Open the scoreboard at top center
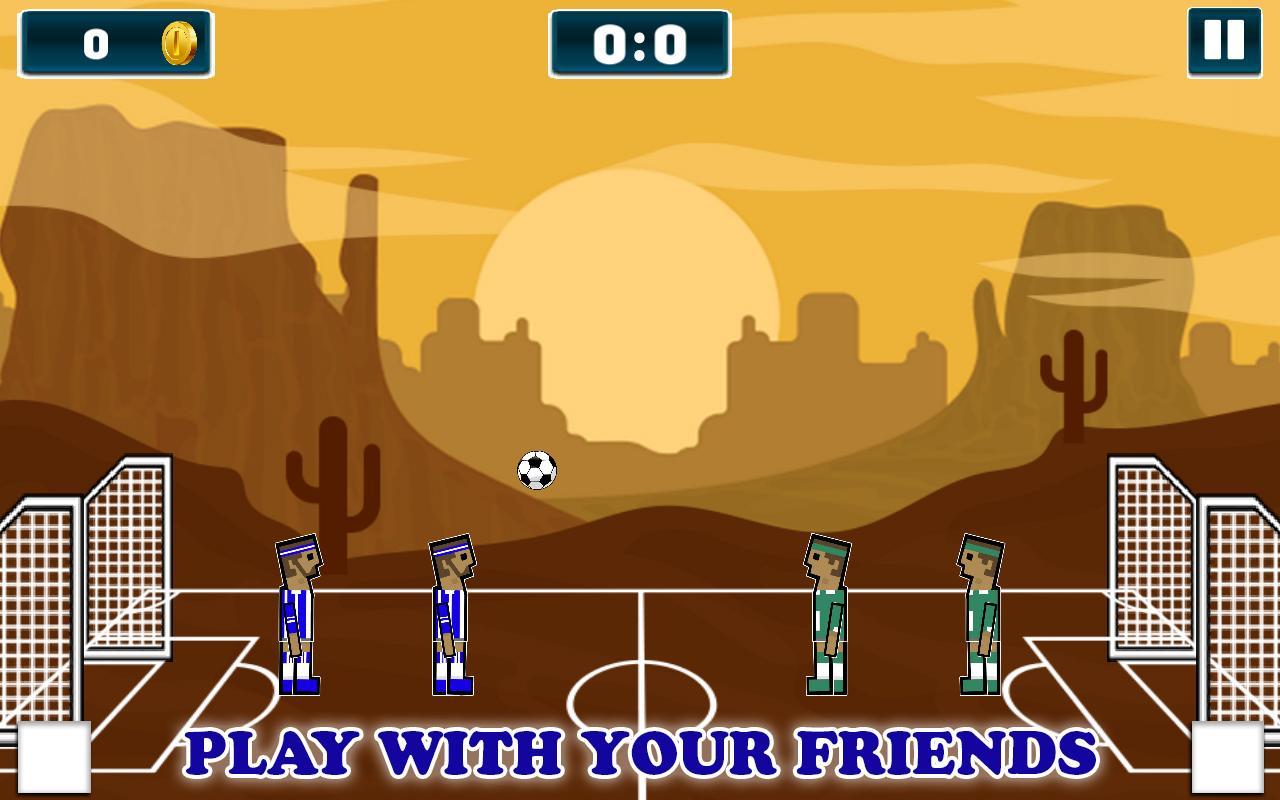The height and width of the screenshot is (800, 1280). click(x=640, y=44)
